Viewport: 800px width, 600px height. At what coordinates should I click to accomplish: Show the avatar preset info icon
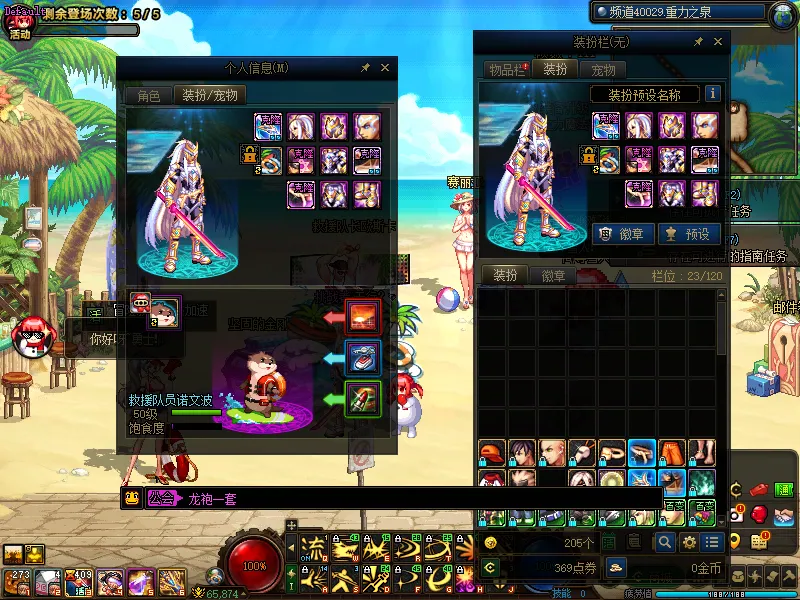point(713,94)
